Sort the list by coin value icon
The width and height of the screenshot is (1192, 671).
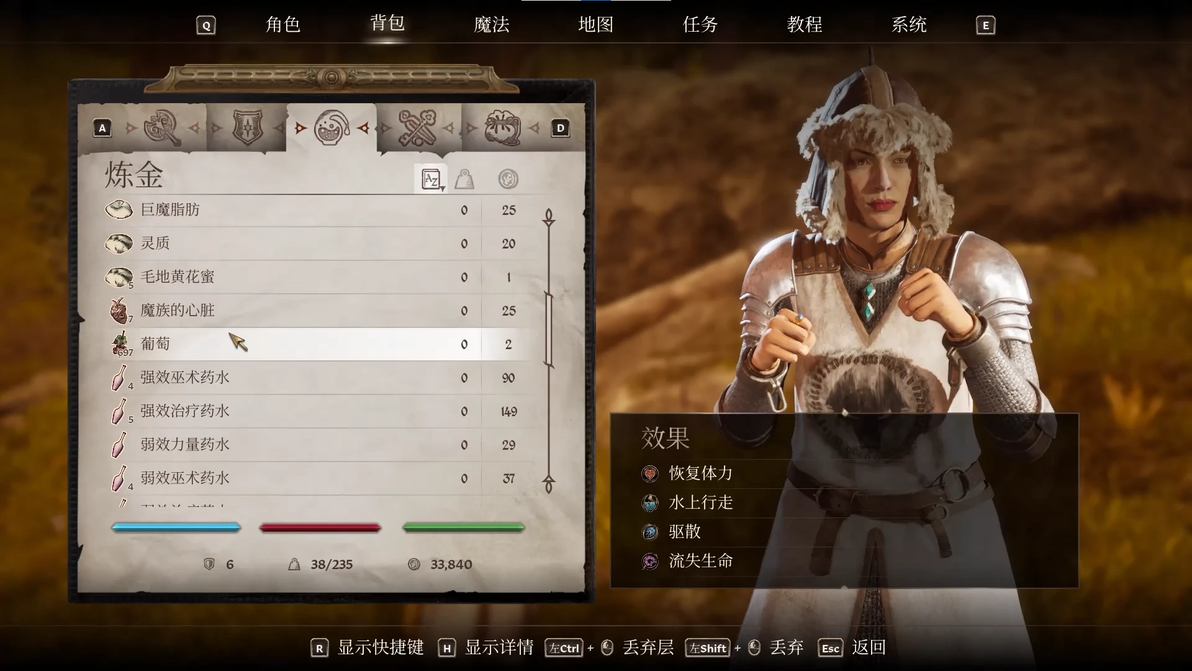(x=508, y=179)
